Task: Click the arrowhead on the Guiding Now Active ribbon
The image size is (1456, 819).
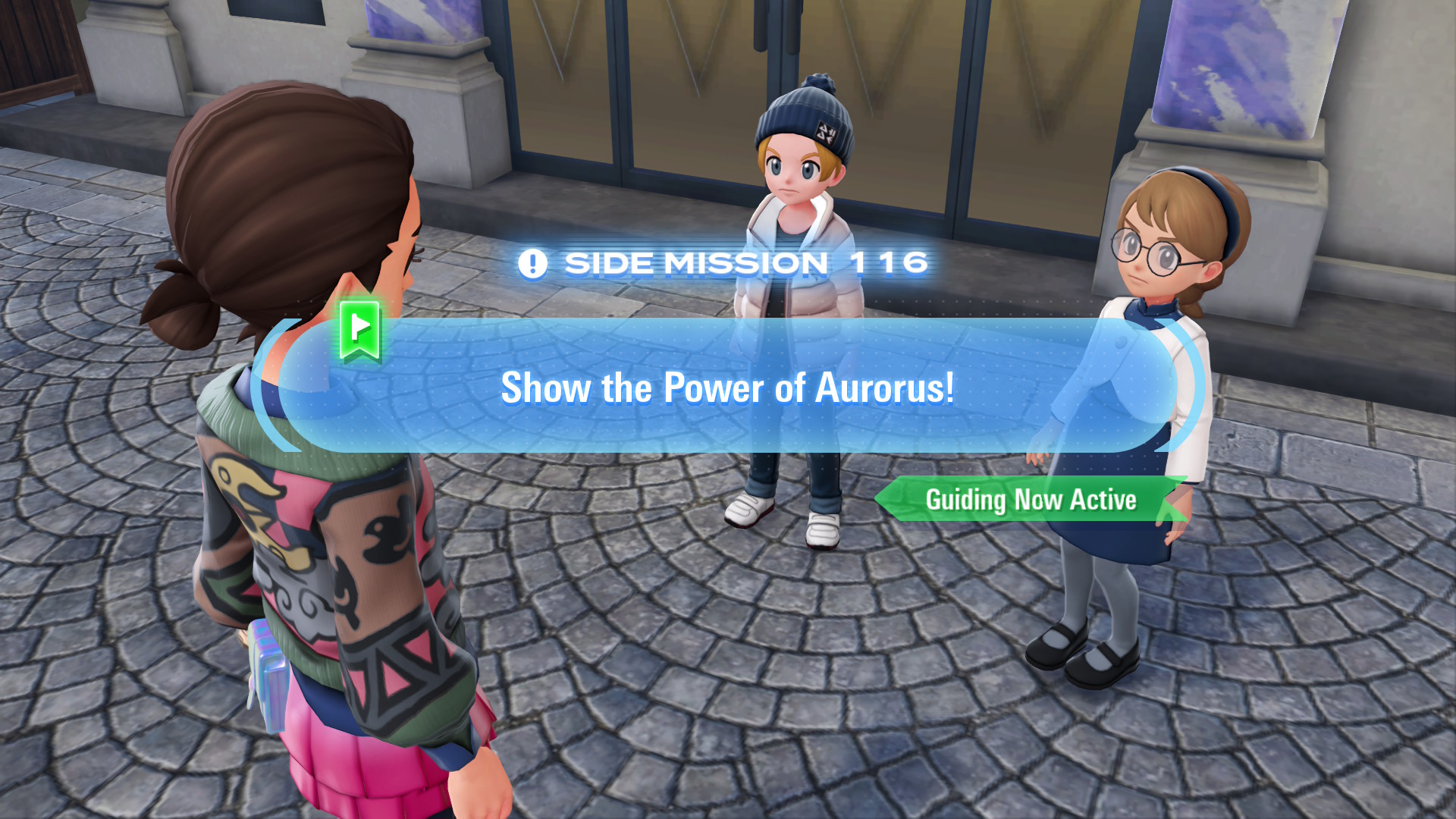Action: 891,500
